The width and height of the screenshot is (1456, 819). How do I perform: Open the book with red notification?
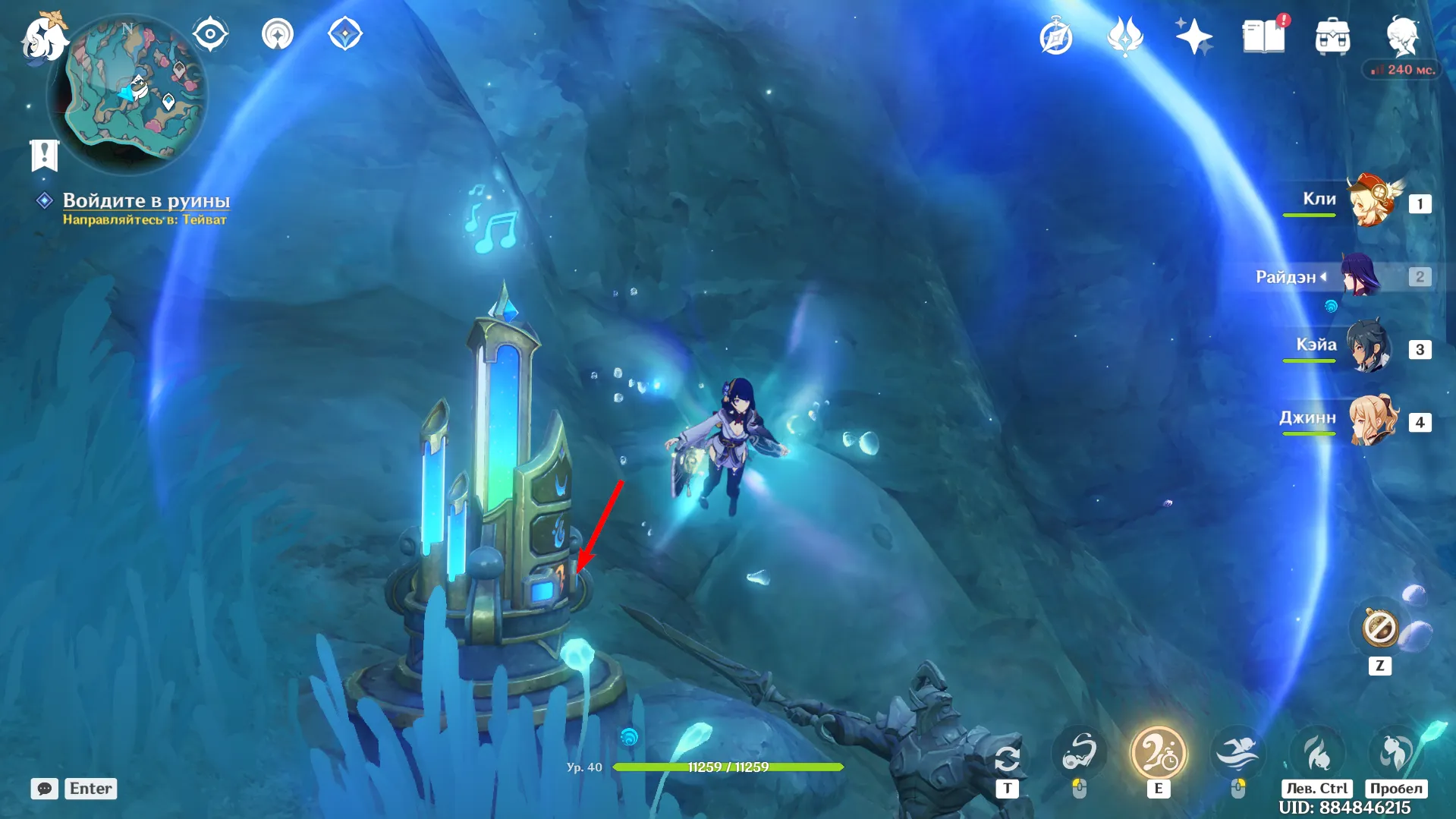[x=1263, y=36]
